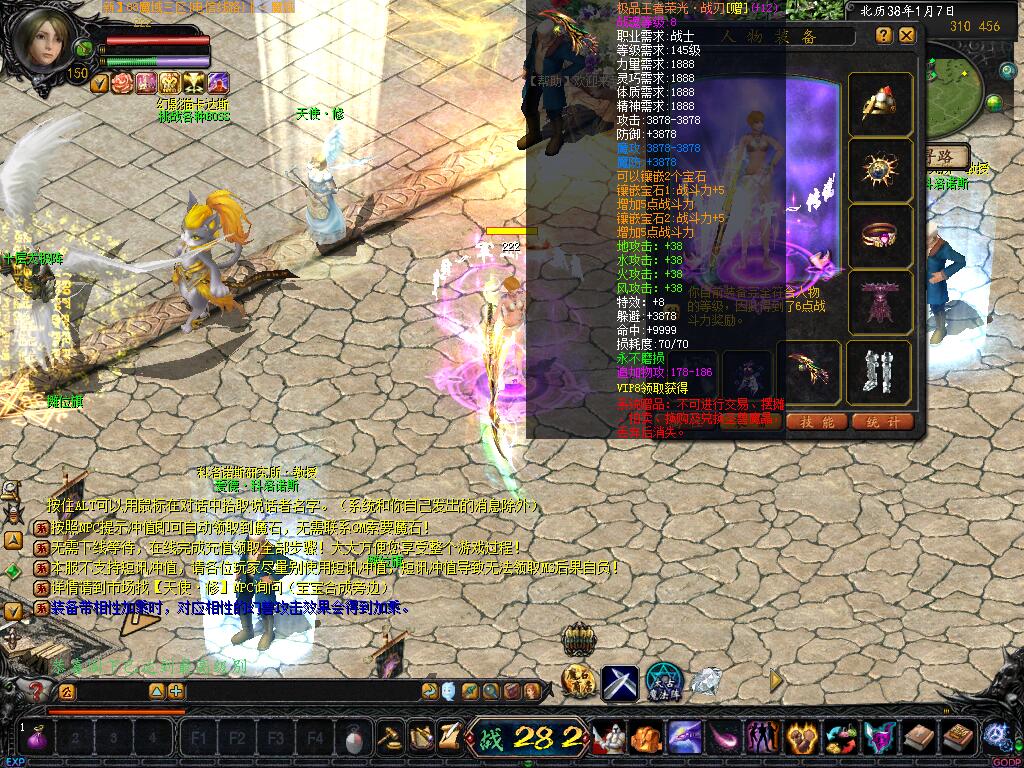Click the crossed swords skill icon
This screenshot has height=768, width=1024.
click(x=619, y=683)
